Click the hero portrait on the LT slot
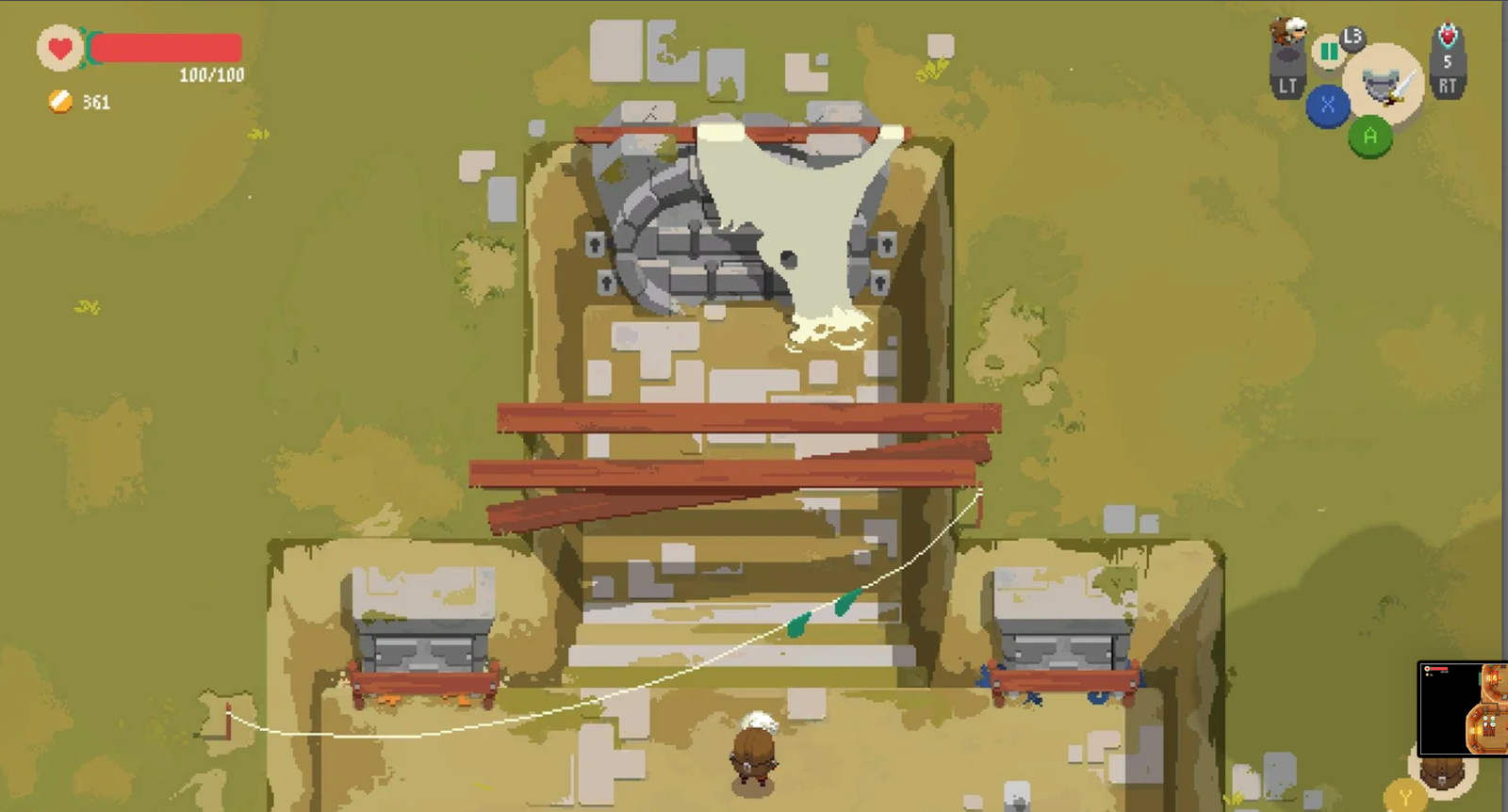This screenshot has width=1508, height=812. [1291, 30]
